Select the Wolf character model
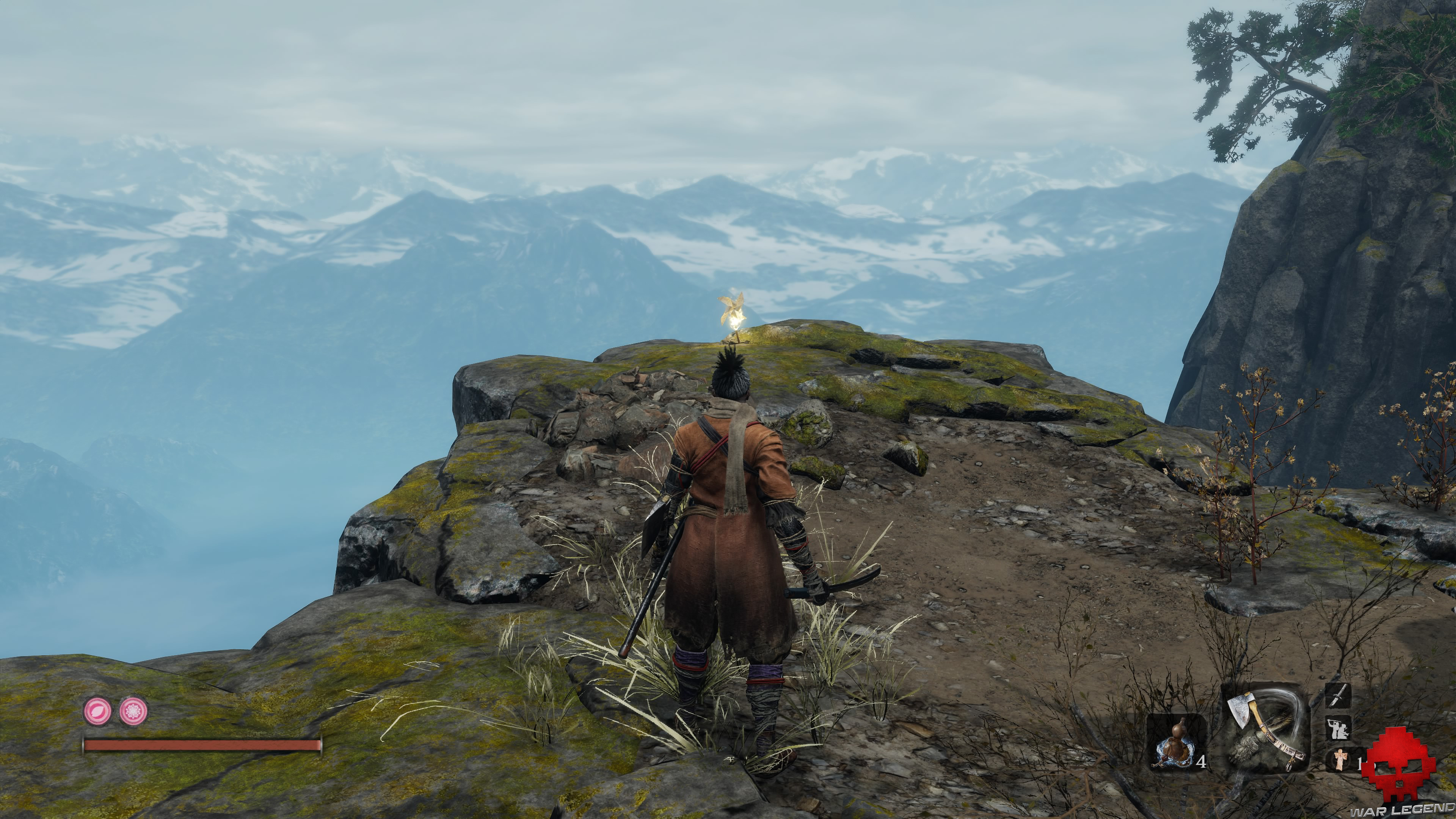1456x819 pixels. point(735,537)
